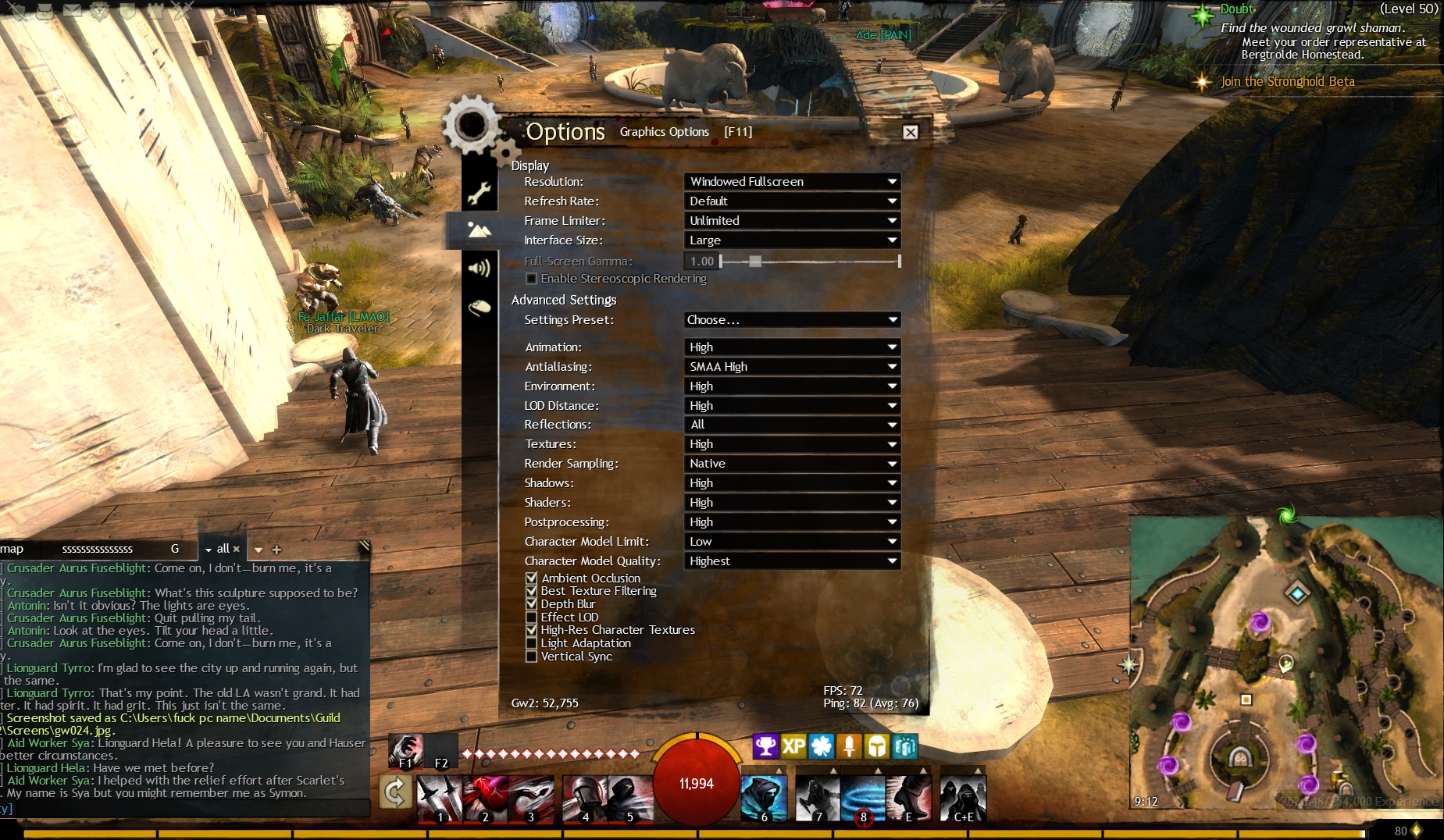The height and width of the screenshot is (840, 1444).
Task: Click the weapon swap arrow icon
Action: click(x=395, y=792)
